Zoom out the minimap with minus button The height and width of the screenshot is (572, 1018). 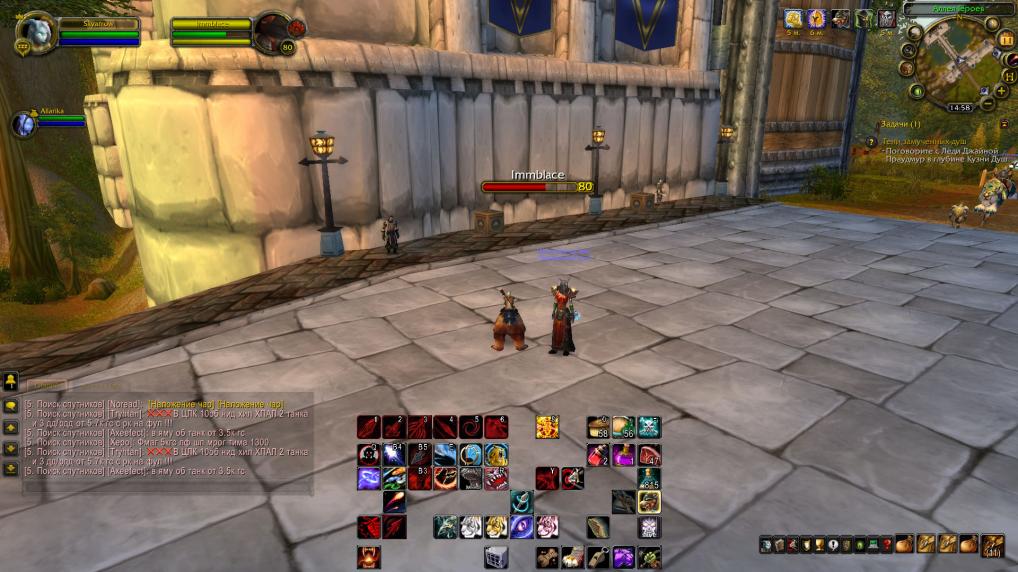[987, 104]
